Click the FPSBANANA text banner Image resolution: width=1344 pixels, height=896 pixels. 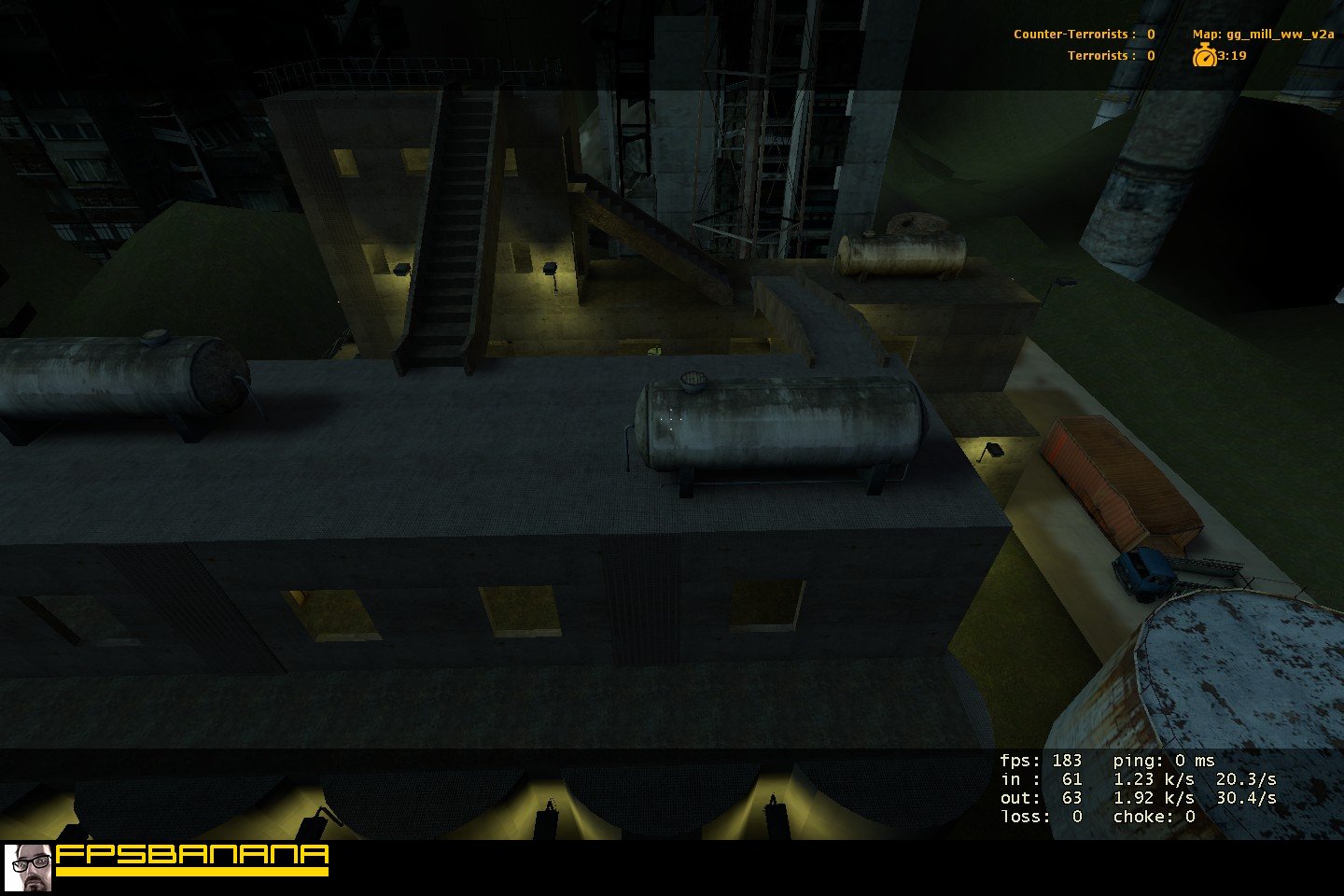(191, 851)
